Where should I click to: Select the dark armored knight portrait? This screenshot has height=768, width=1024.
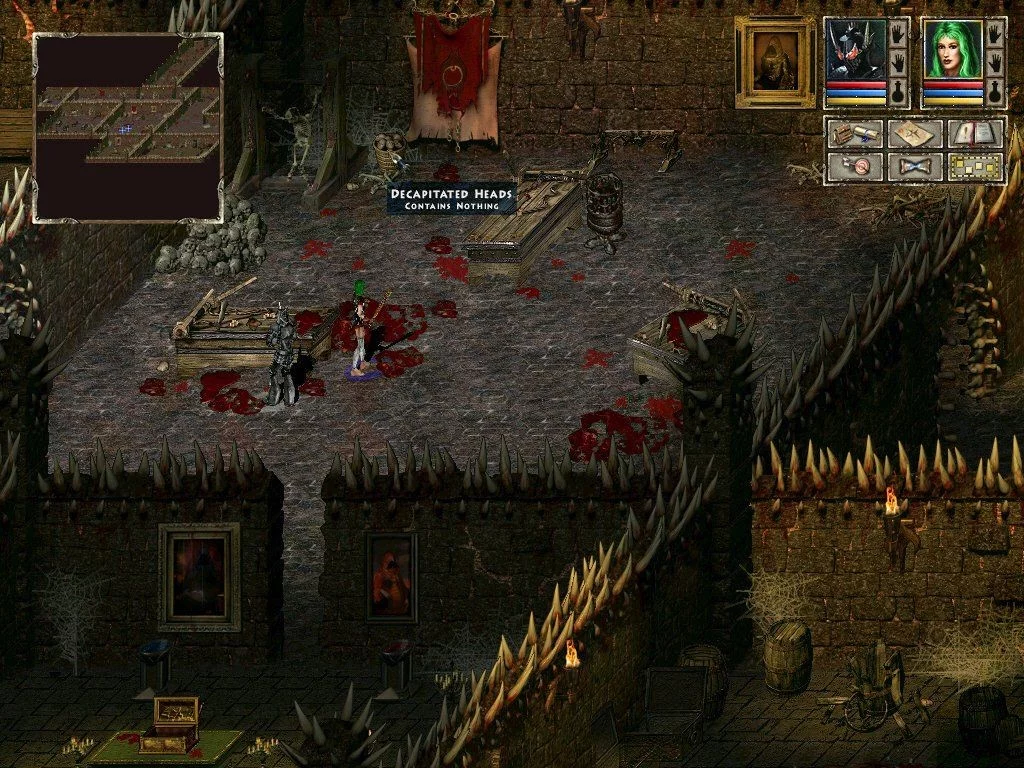tap(856, 49)
